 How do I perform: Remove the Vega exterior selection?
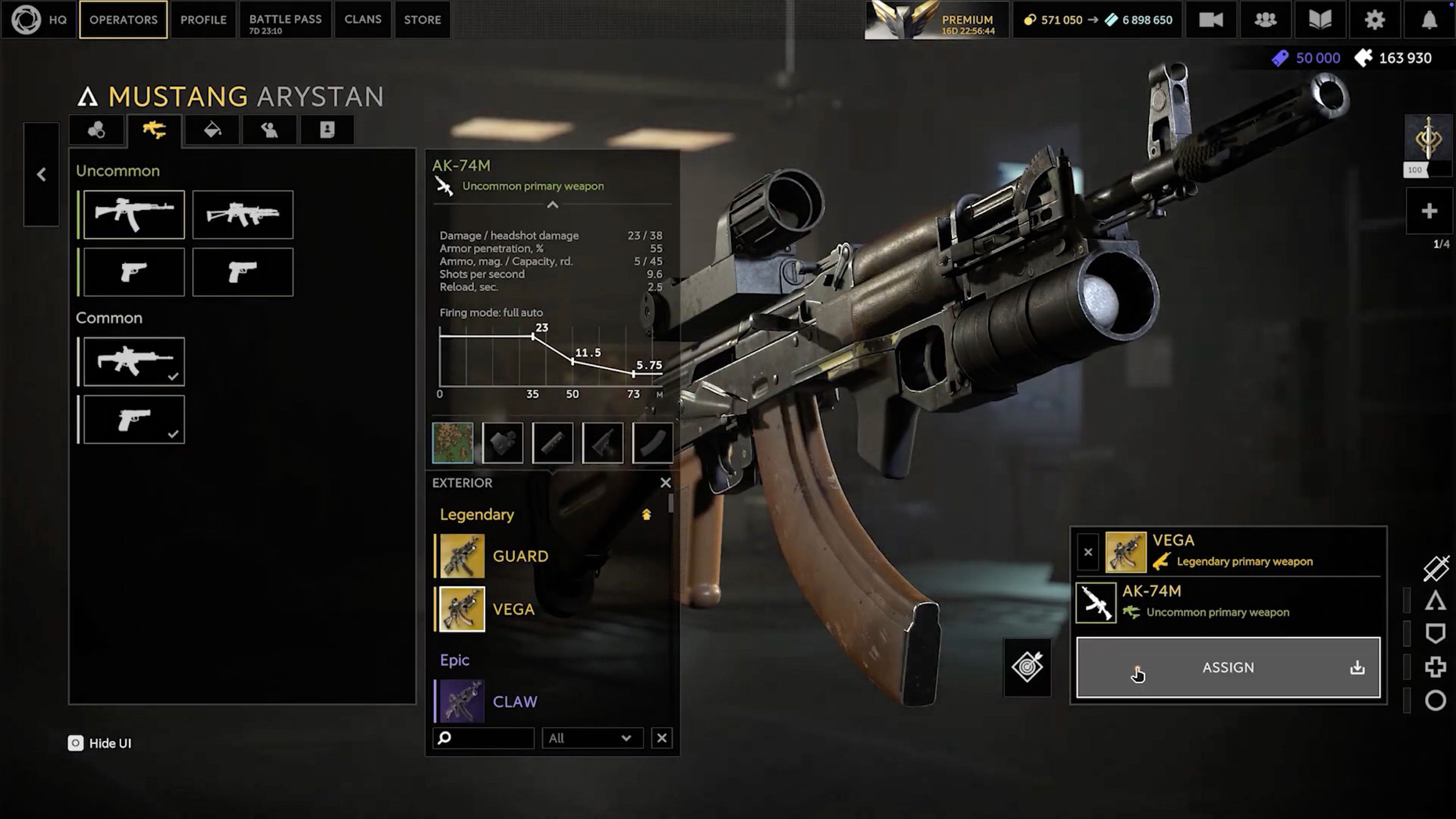tap(1088, 552)
